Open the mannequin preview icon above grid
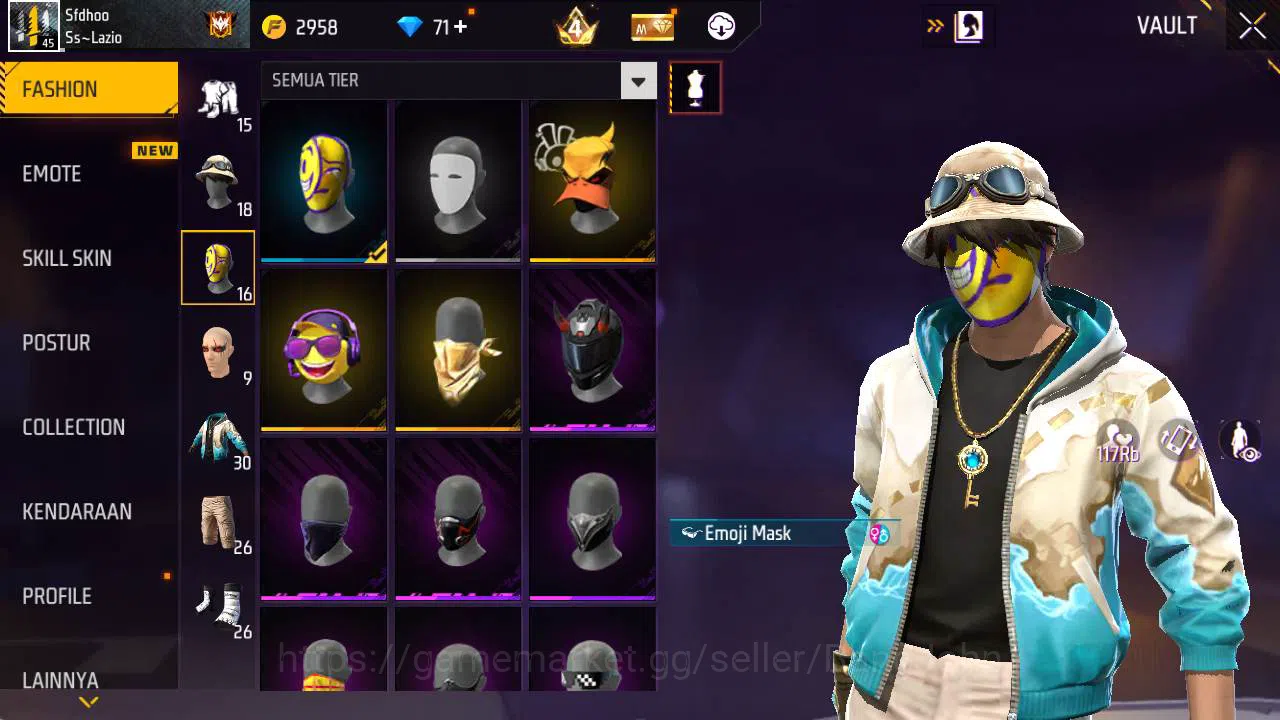 (695, 87)
